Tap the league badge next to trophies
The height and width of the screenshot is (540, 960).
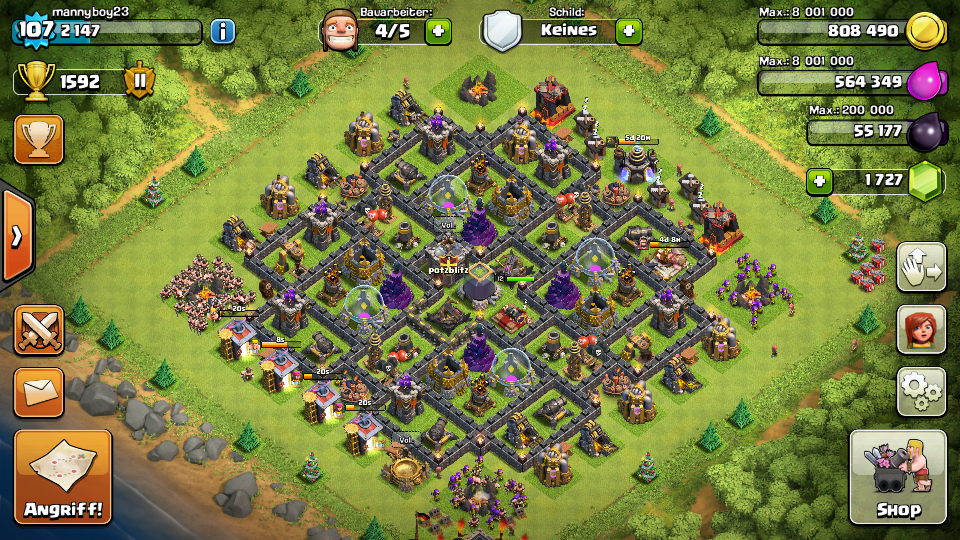click(x=139, y=81)
